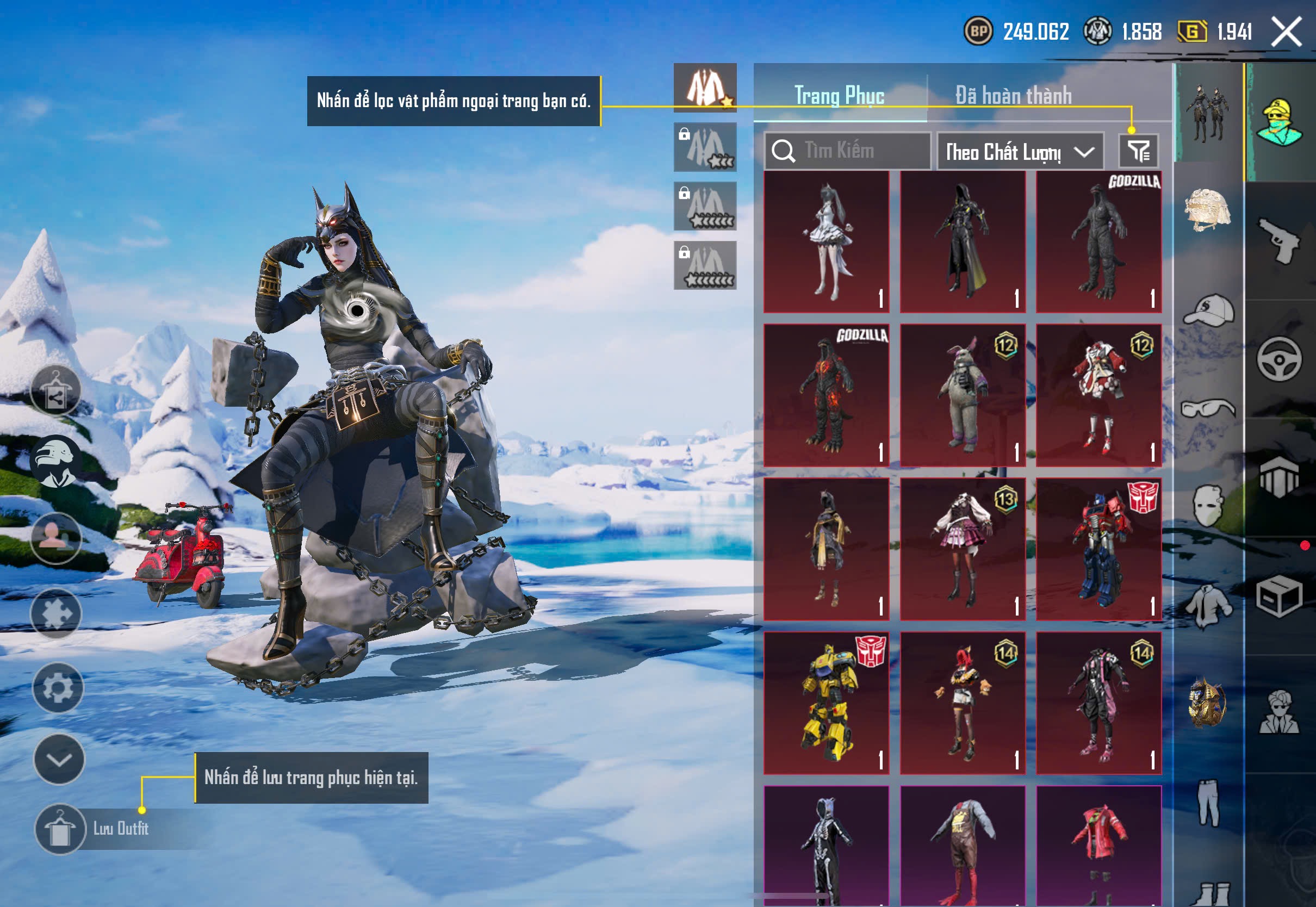Switch to the pistol weapons category
The height and width of the screenshot is (907, 1316).
coord(1278,241)
